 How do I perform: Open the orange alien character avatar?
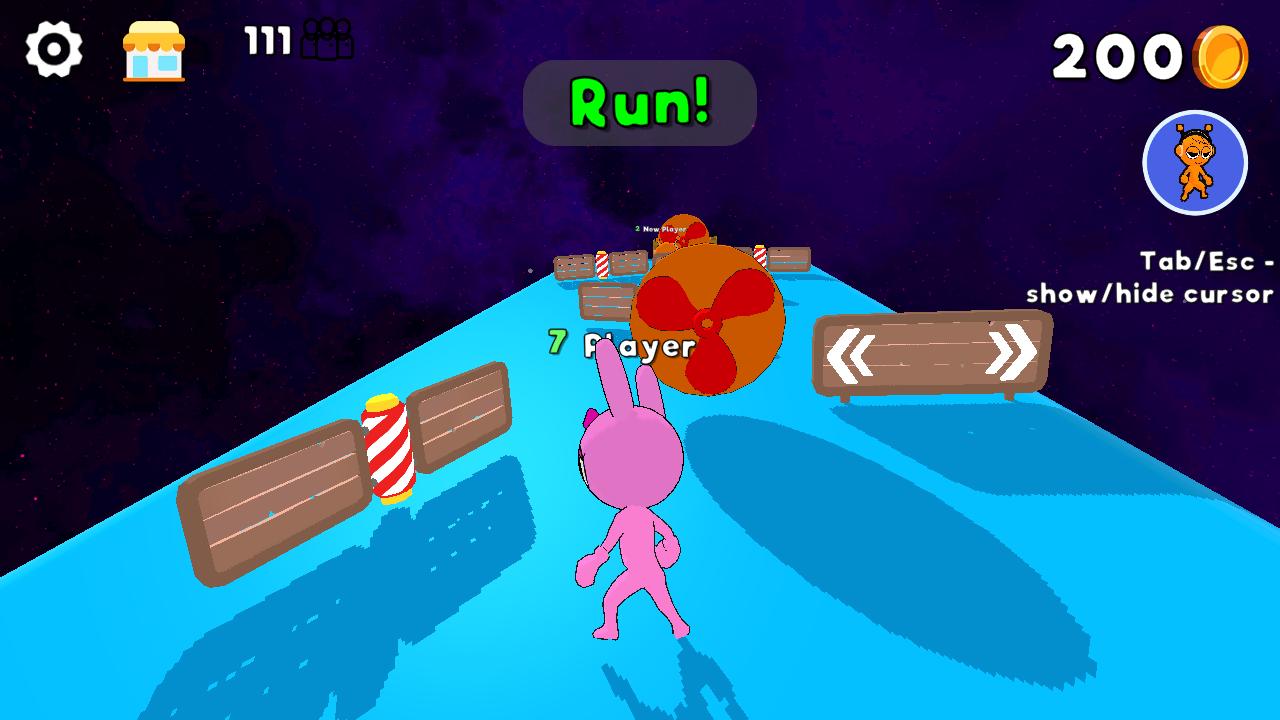[x=1196, y=163]
